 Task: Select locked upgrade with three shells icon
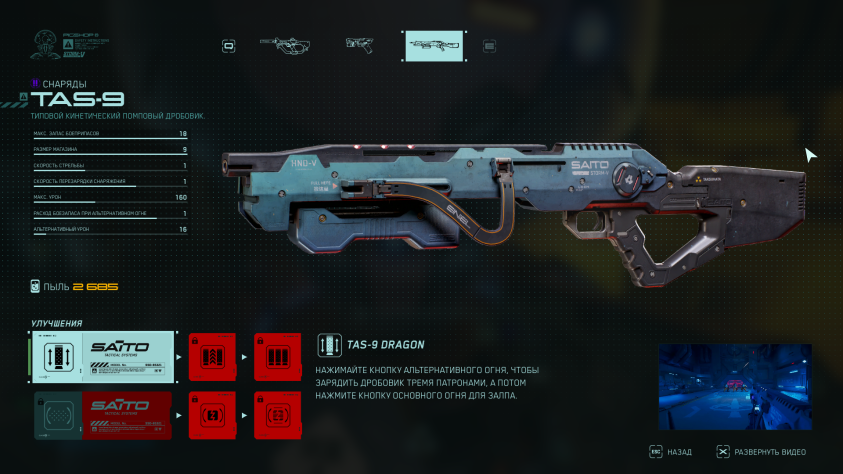277,358
